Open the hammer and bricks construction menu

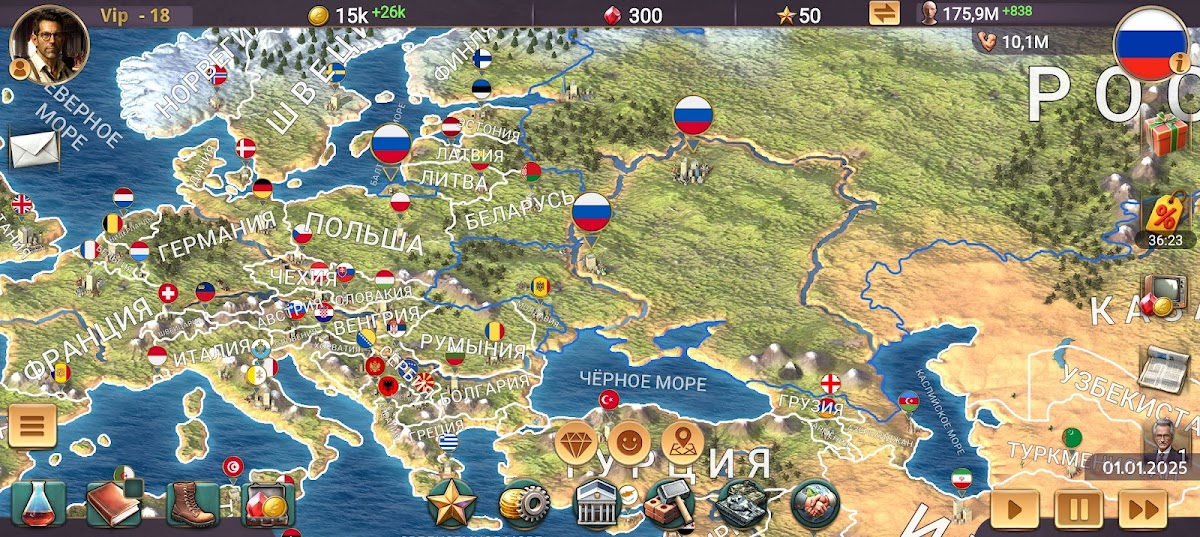pos(669,505)
